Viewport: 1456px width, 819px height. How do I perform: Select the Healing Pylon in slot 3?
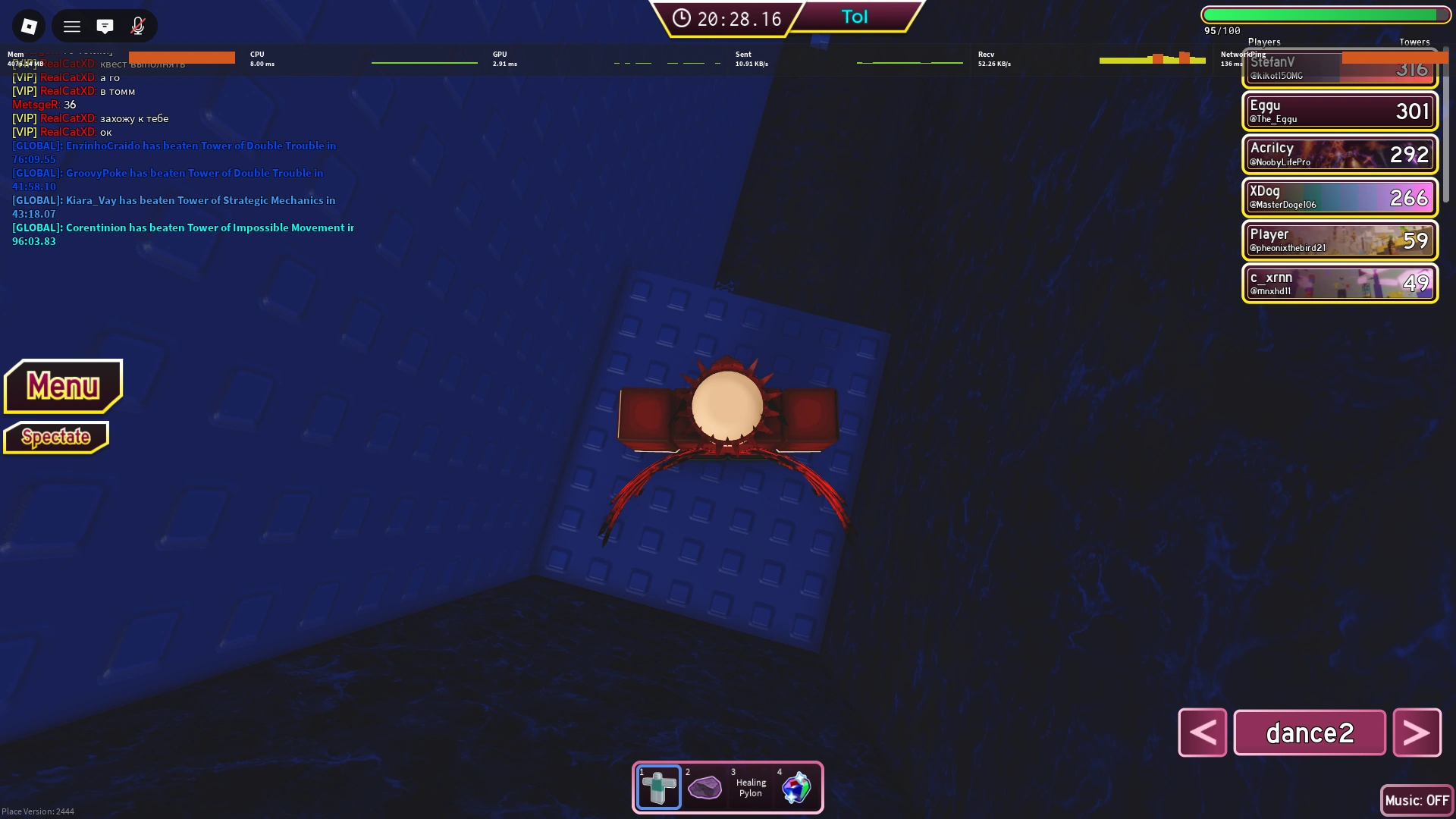tap(751, 787)
